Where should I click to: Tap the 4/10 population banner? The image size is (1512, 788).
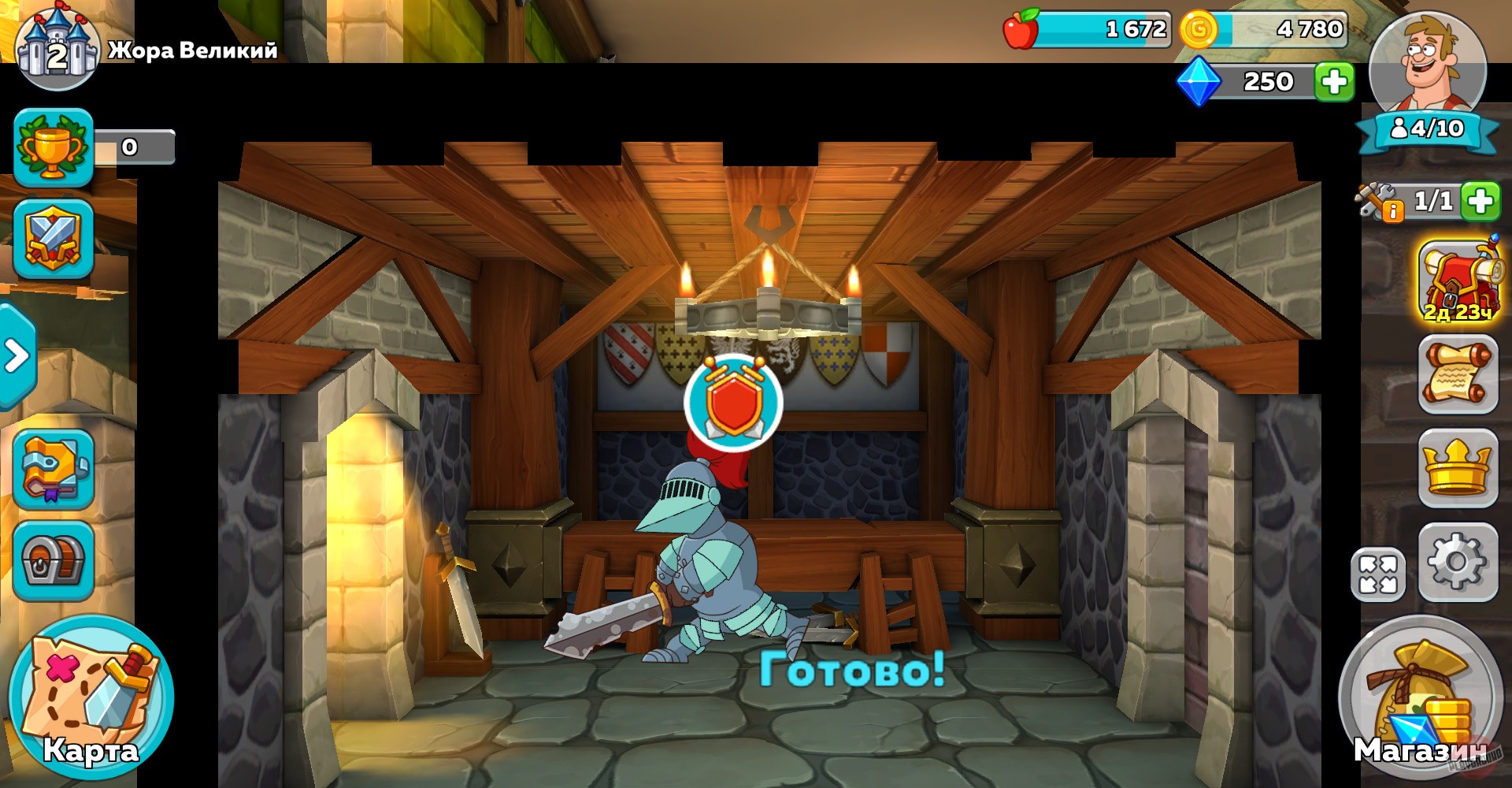point(1429,126)
